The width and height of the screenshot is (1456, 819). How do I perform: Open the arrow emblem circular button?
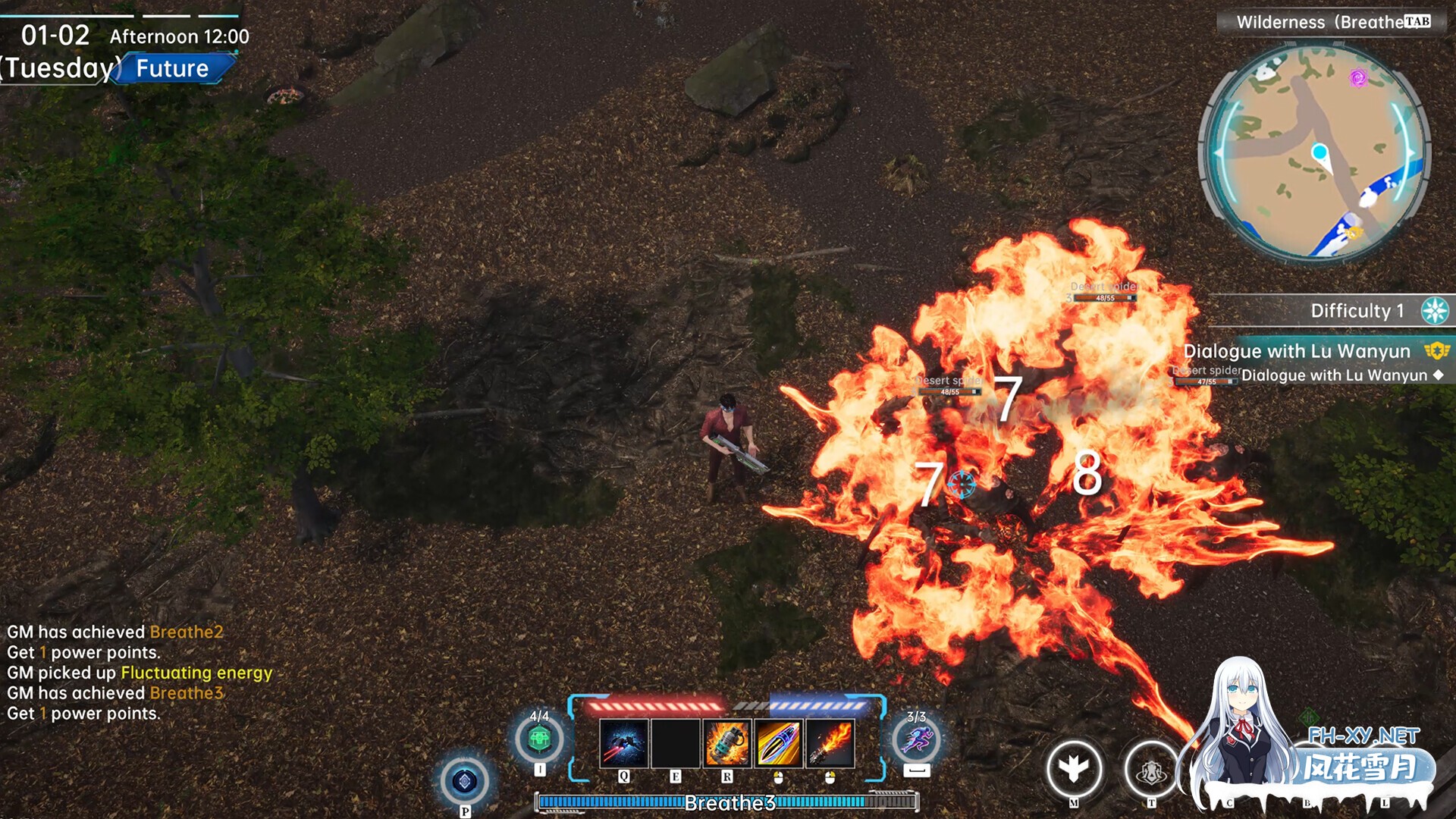1074,769
